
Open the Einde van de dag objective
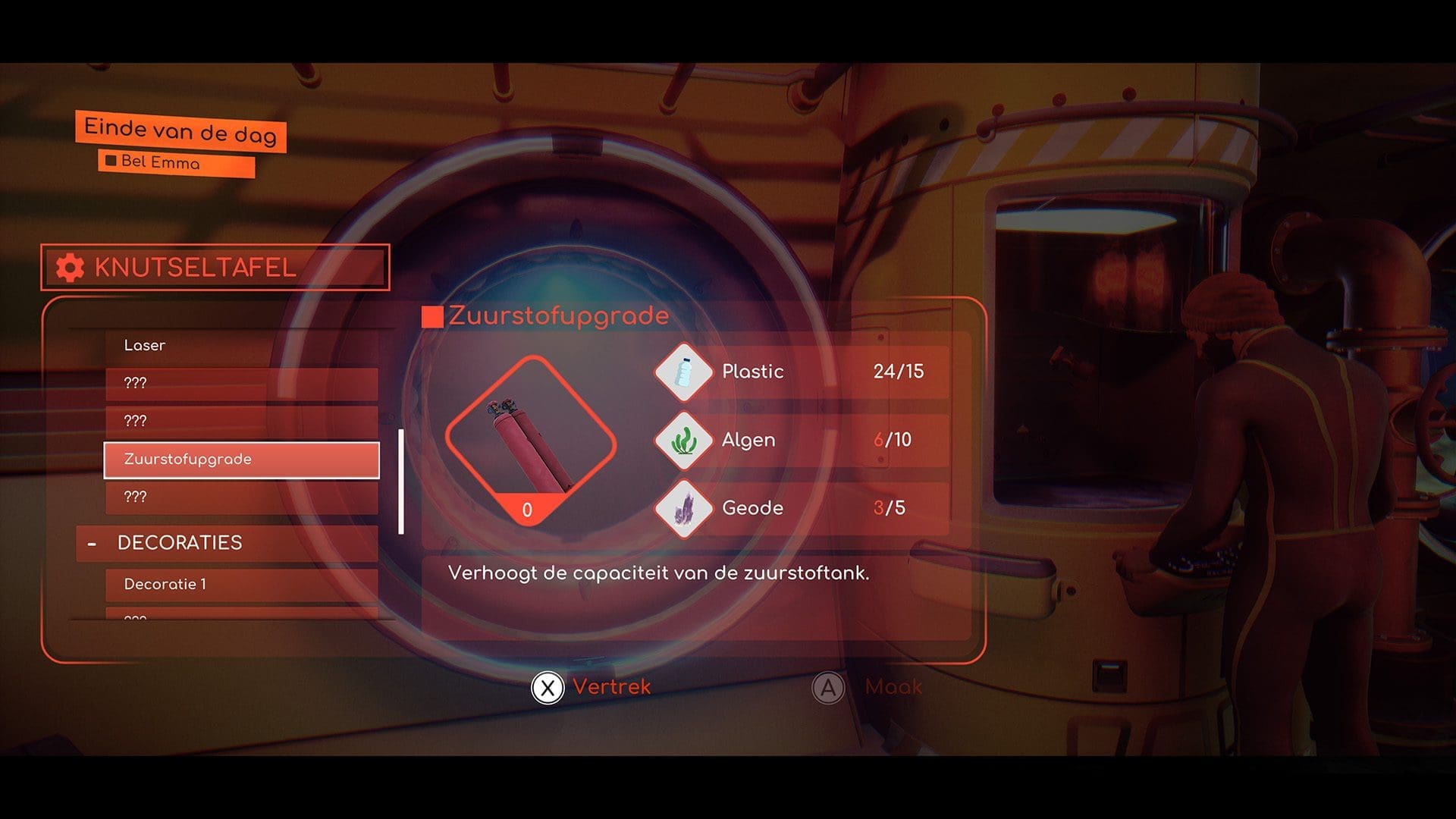[180, 131]
